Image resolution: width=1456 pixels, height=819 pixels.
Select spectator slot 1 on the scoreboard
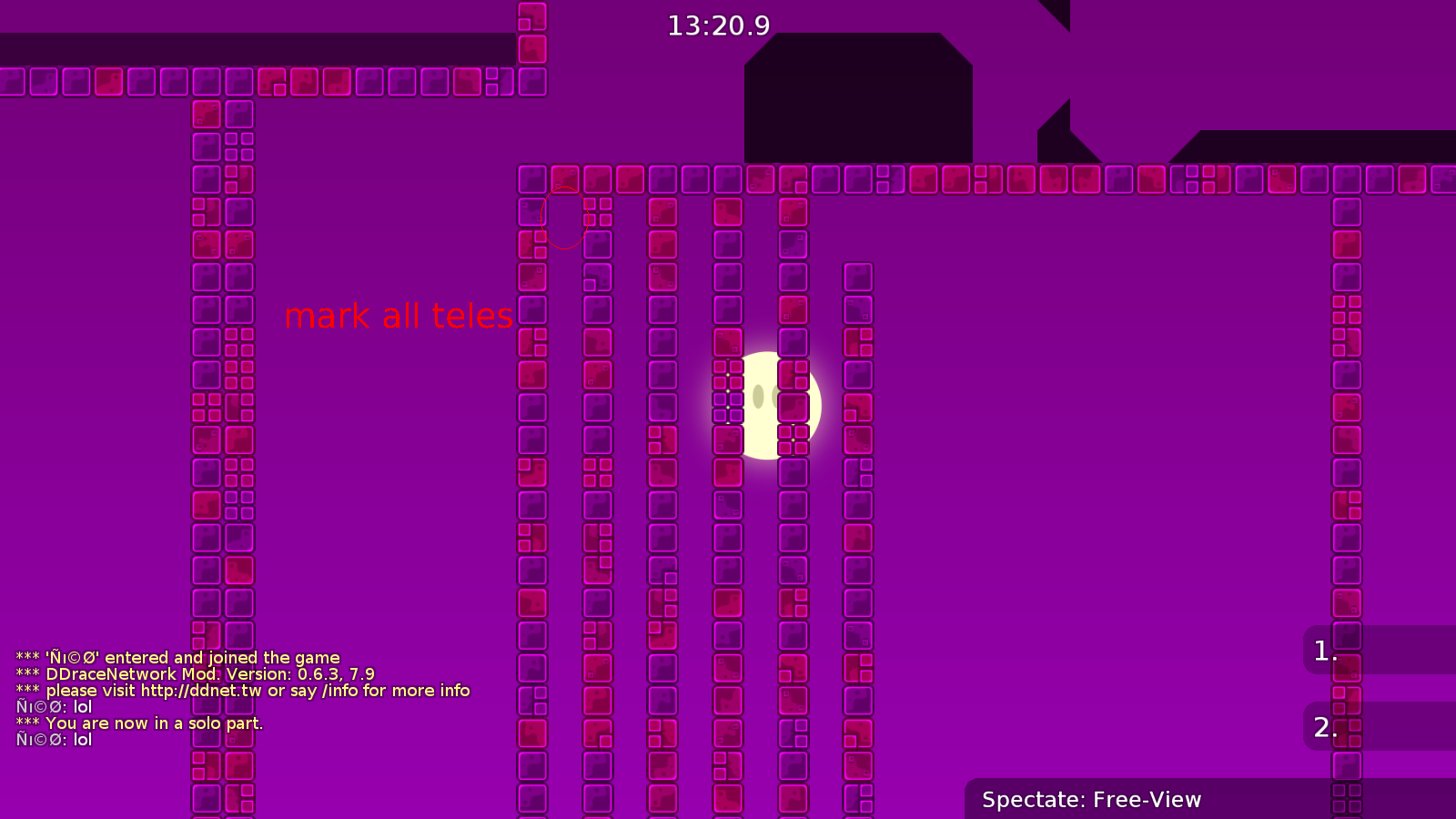pyautogui.click(x=1322, y=649)
